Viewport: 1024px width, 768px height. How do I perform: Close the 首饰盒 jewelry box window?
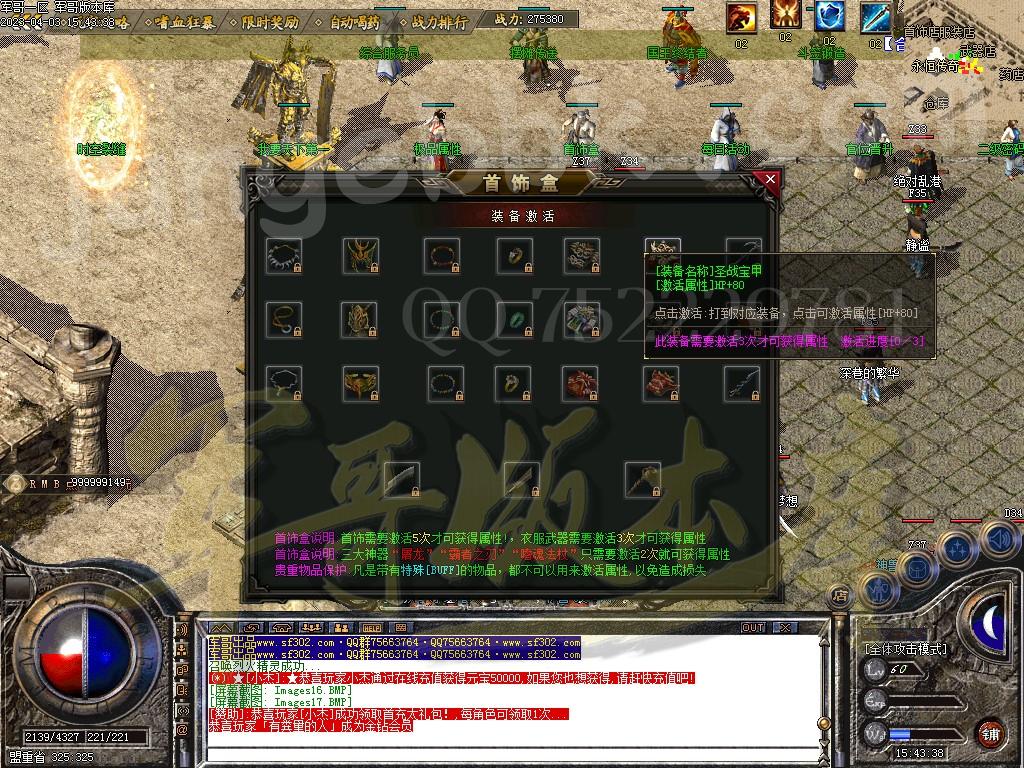[x=770, y=181]
